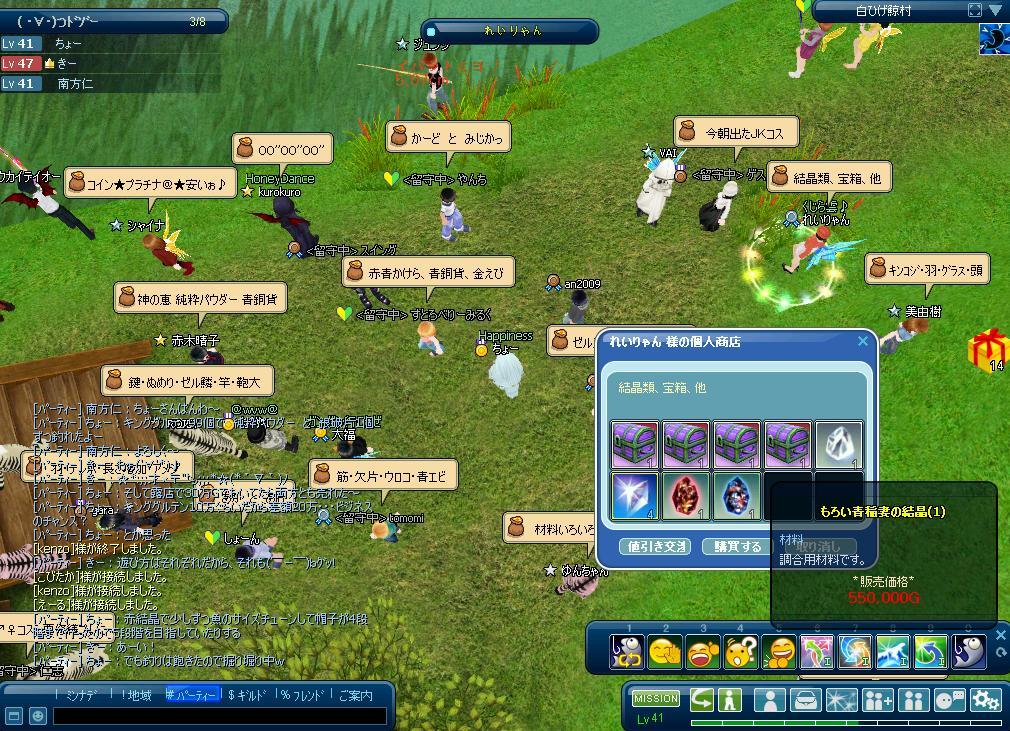
Task: Select the blue sparkling crystal shop item
Action: 634,497
